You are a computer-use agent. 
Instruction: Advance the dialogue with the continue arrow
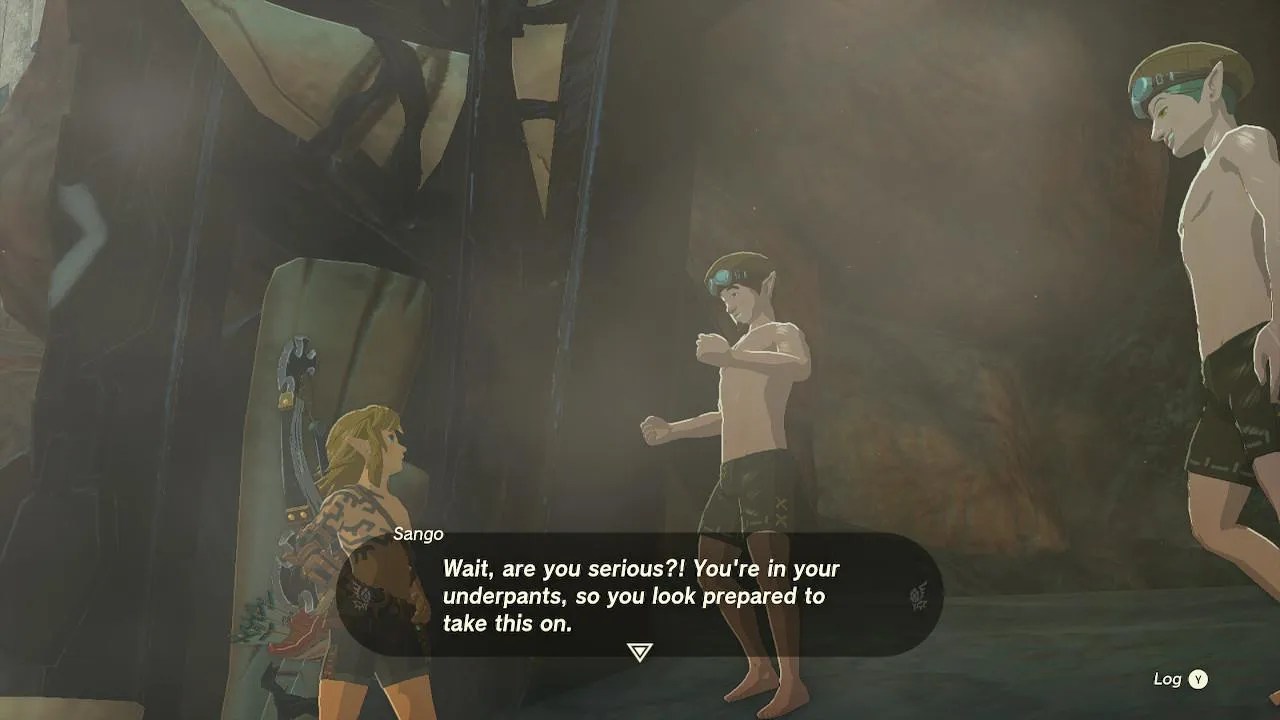639,652
